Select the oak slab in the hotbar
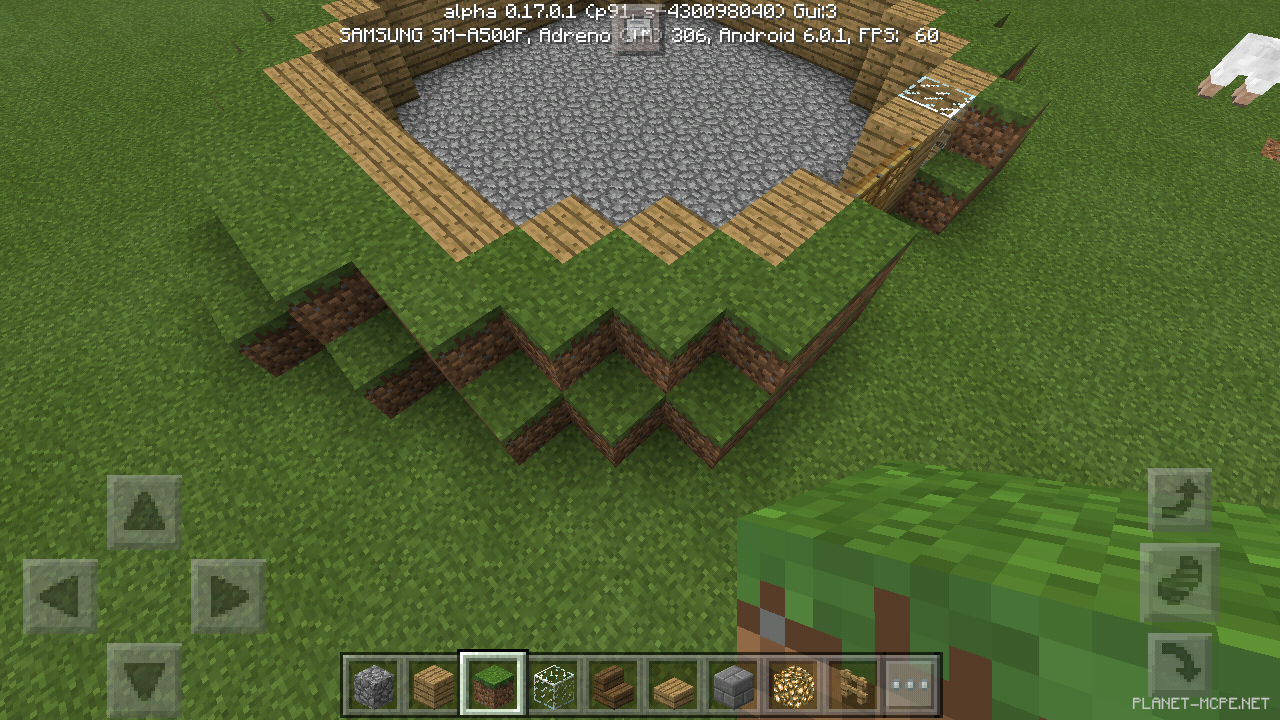 (x=672, y=684)
